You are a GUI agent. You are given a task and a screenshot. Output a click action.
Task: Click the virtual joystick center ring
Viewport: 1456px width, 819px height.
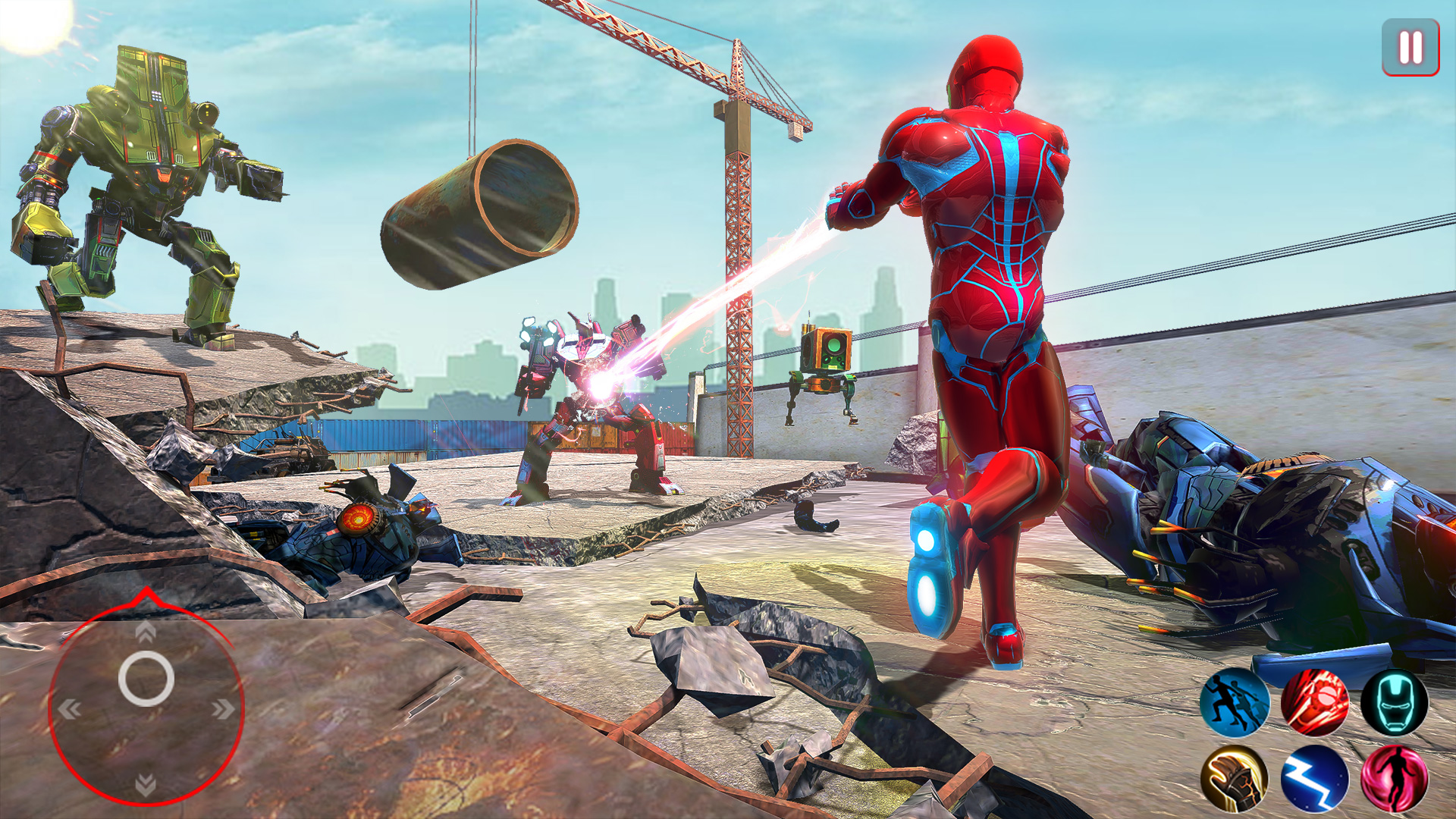pos(146,679)
